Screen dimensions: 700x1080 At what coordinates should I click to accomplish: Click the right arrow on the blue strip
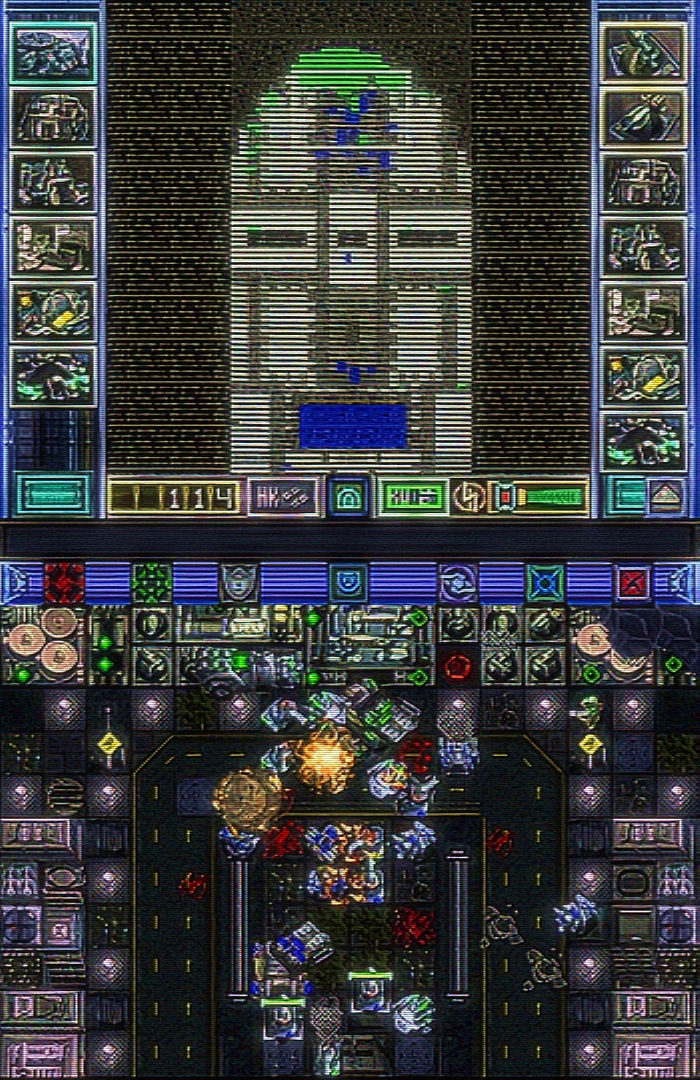click(686, 582)
